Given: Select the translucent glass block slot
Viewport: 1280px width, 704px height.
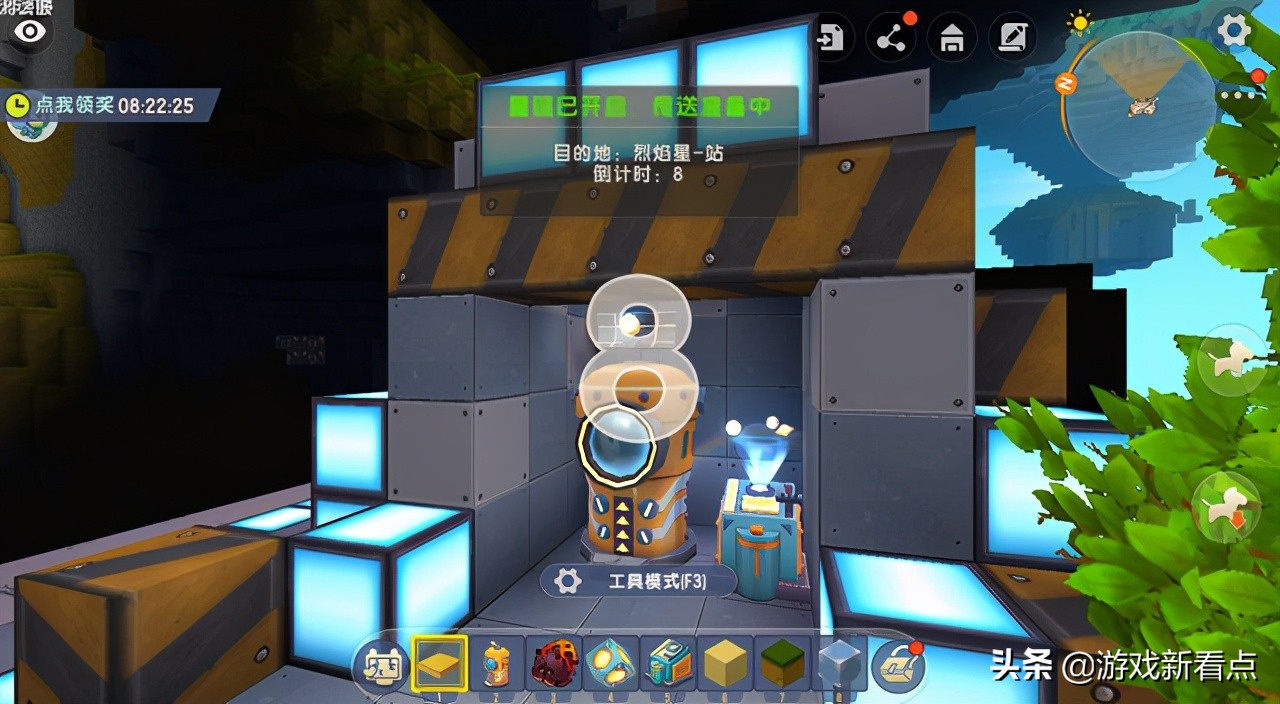Looking at the screenshot, I should click(838, 664).
